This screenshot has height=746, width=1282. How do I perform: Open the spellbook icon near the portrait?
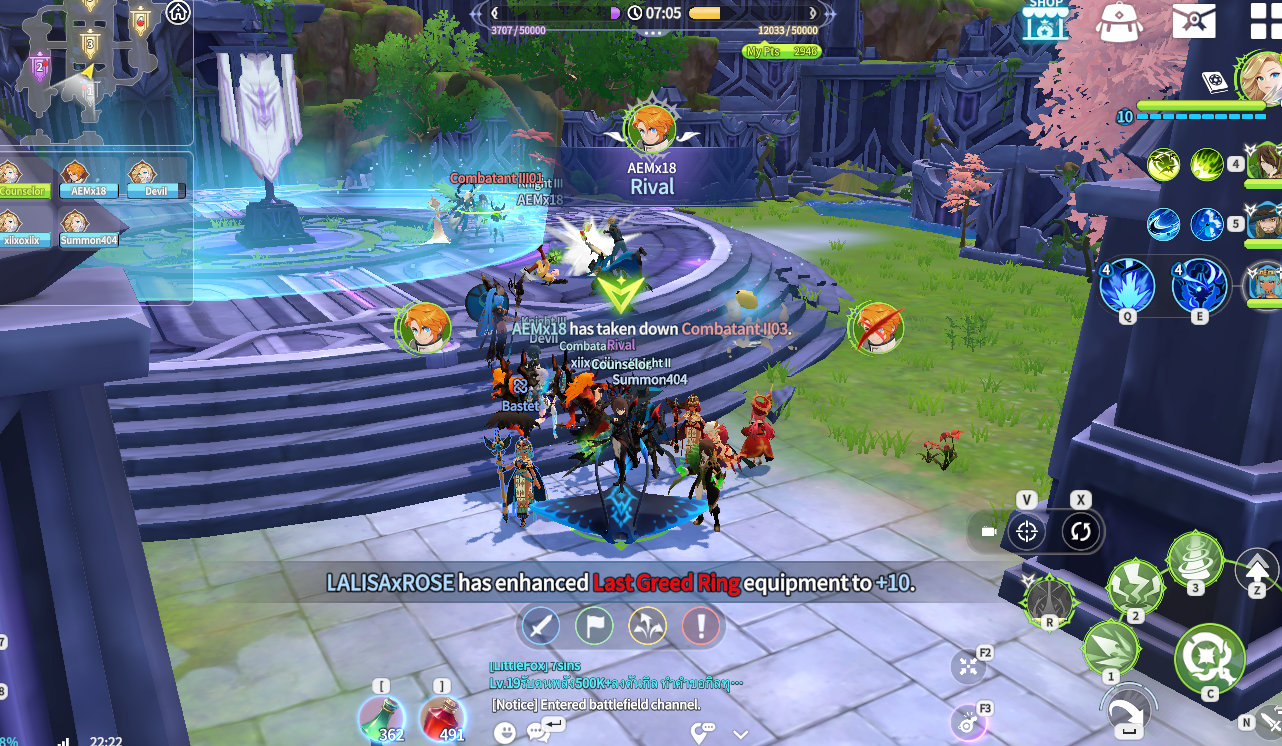[x=1215, y=82]
